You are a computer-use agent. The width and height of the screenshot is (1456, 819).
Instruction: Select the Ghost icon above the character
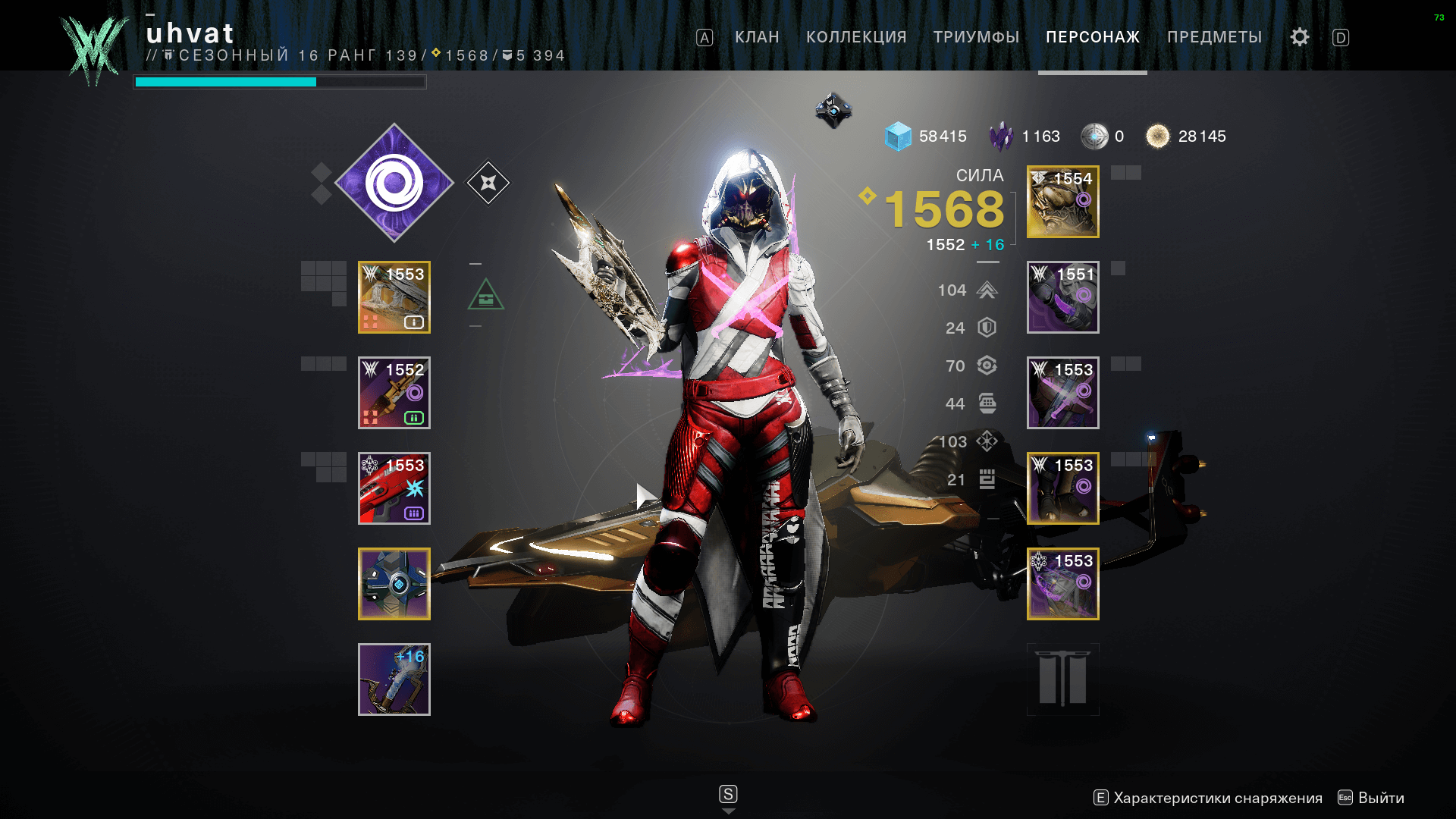pos(833,110)
